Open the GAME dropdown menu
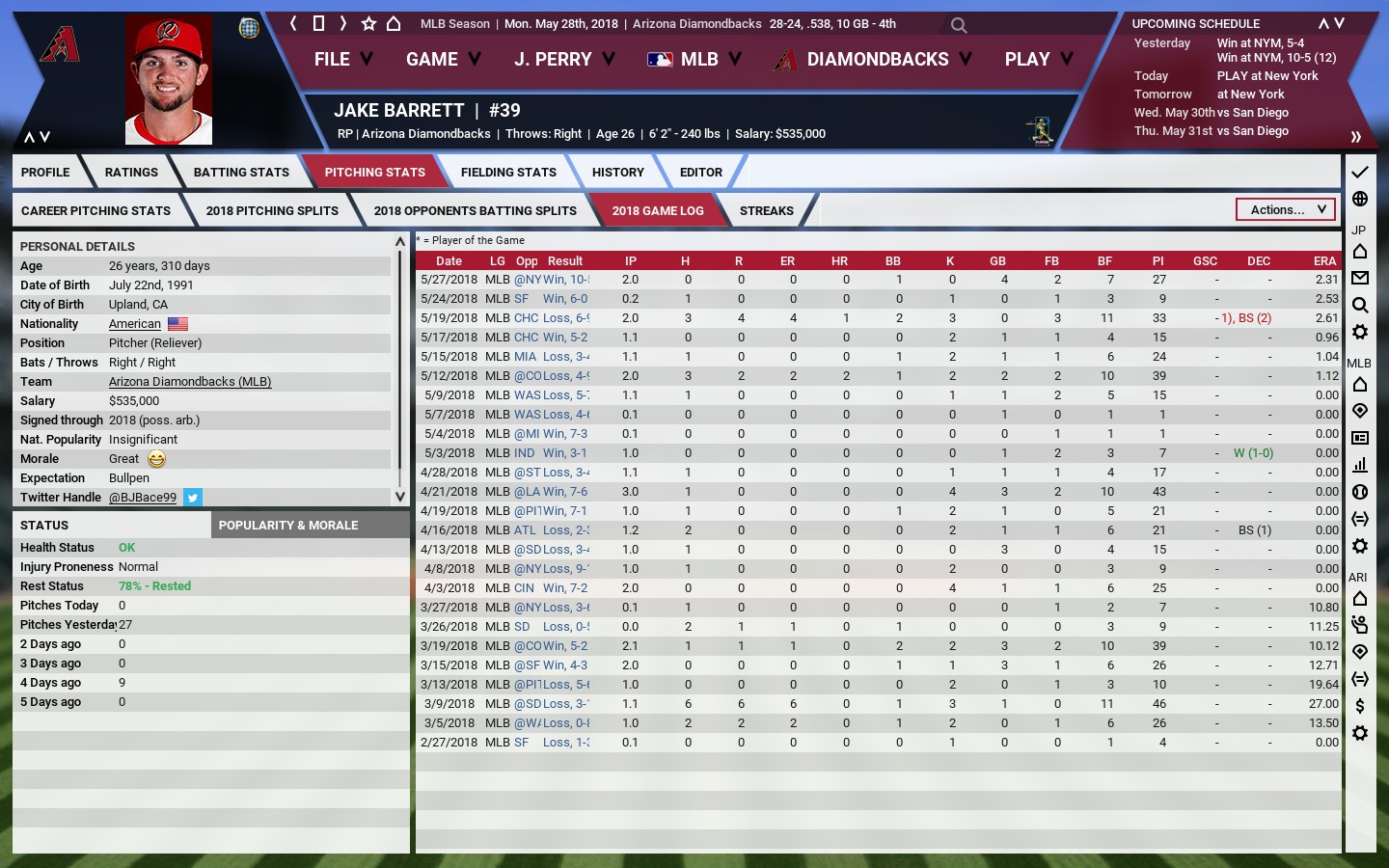The width and height of the screenshot is (1389, 868). pos(443,60)
